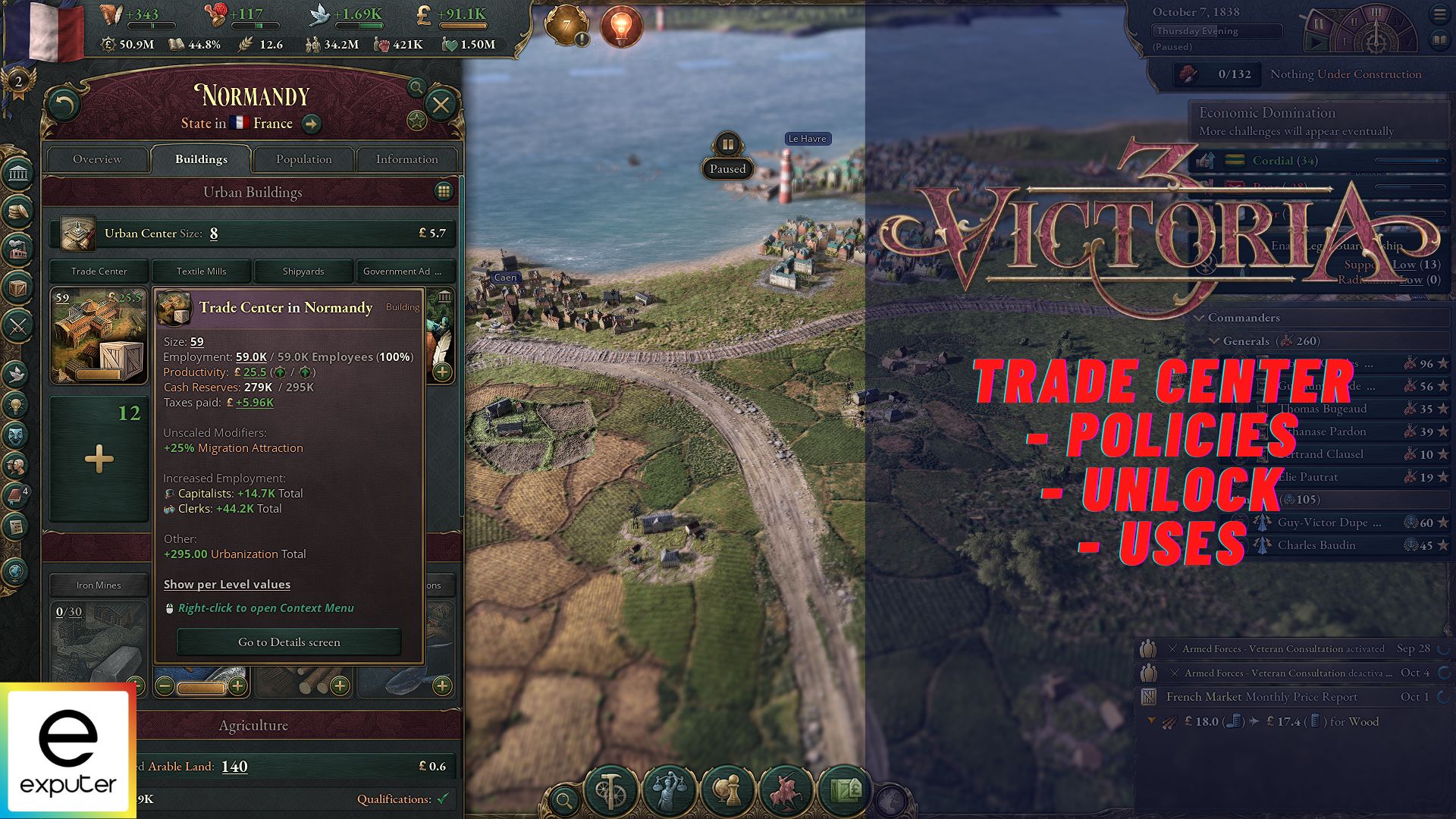
Task: Select the Shipyards building tab
Action: tap(303, 271)
